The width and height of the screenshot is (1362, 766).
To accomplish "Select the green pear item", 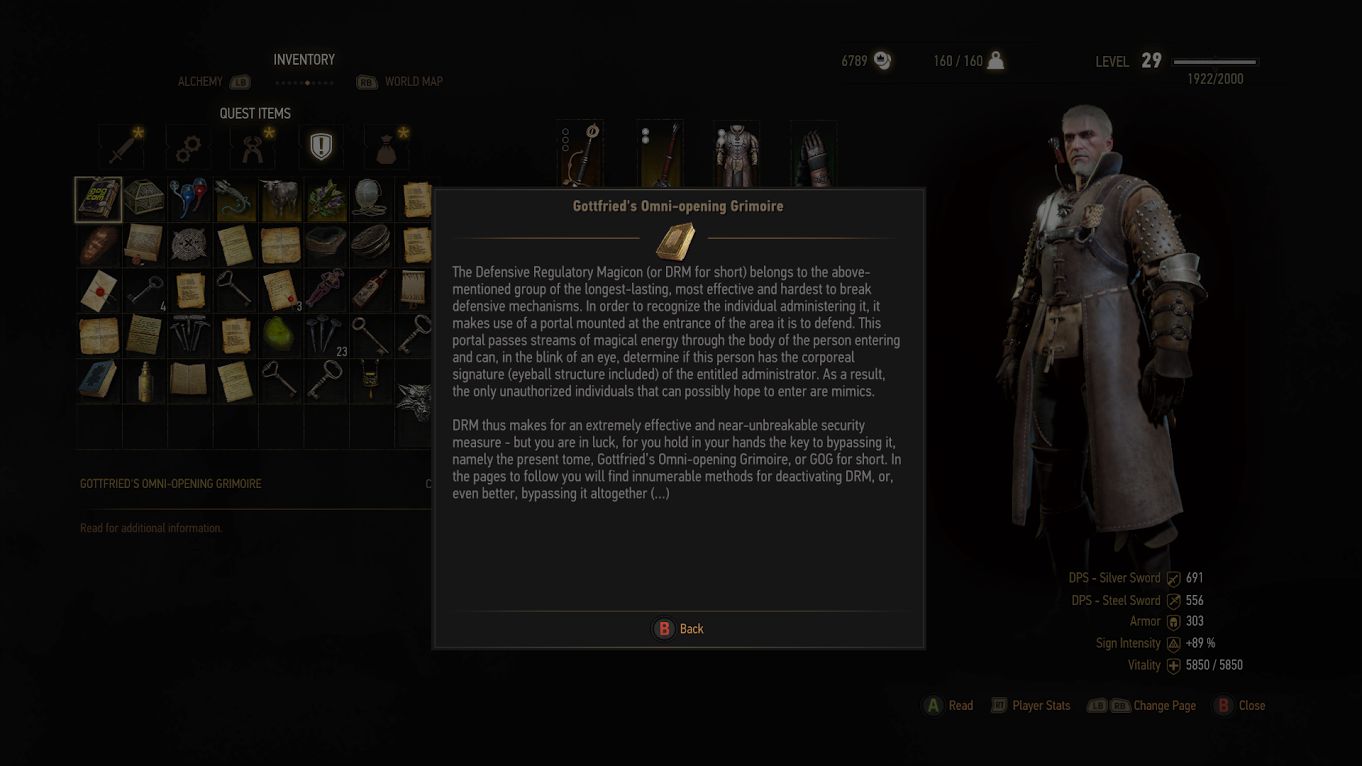I will (x=280, y=336).
